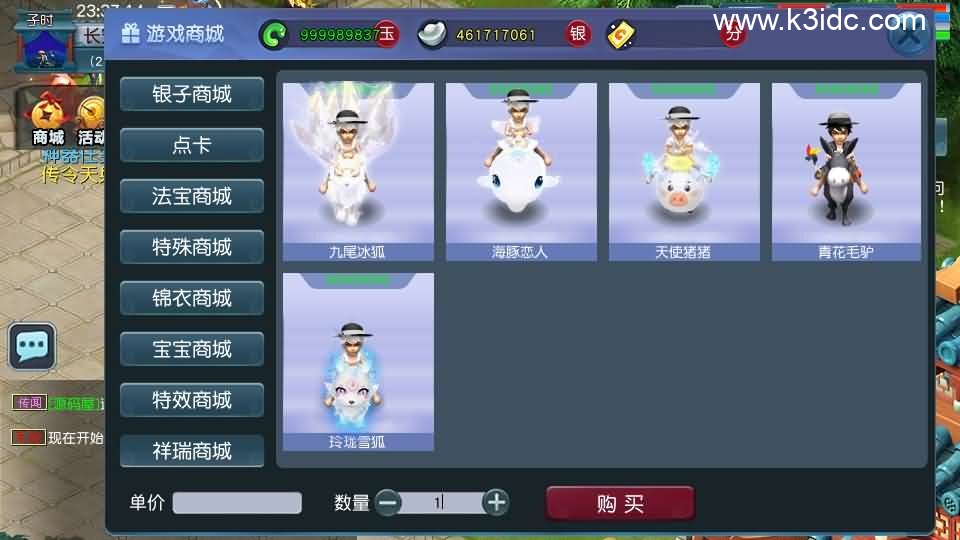Choose the 玲珑雪狐 mount card
This screenshot has height=540, width=960.
(358, 362)
